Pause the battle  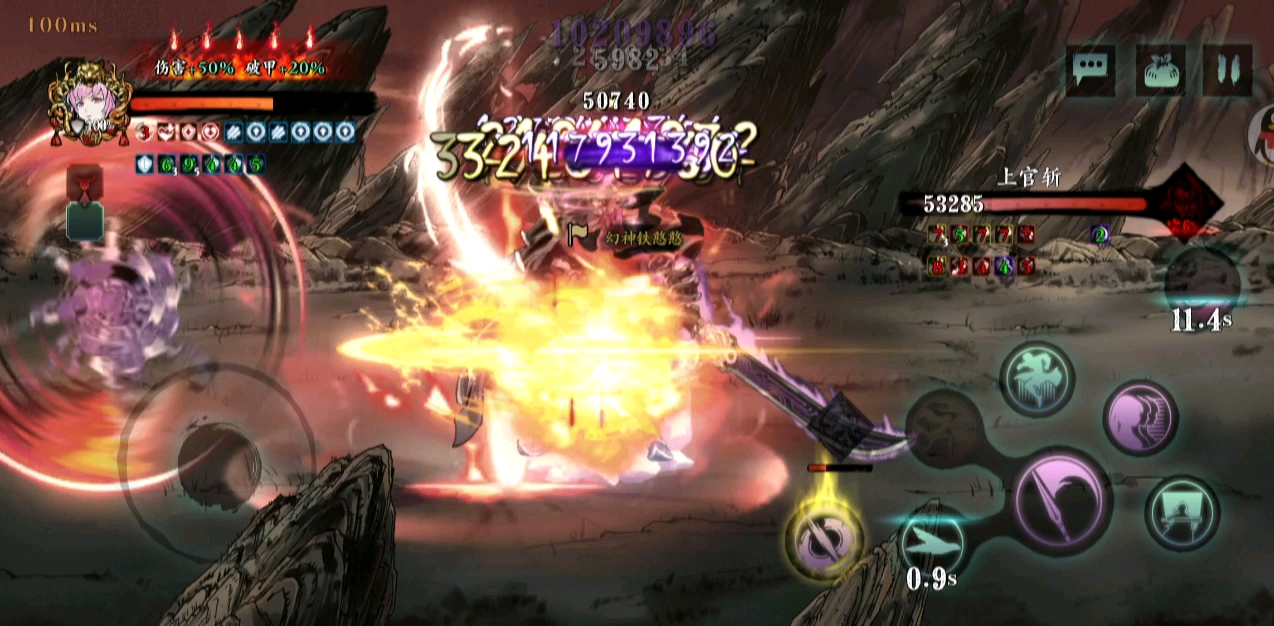(x=1229, y=69)
